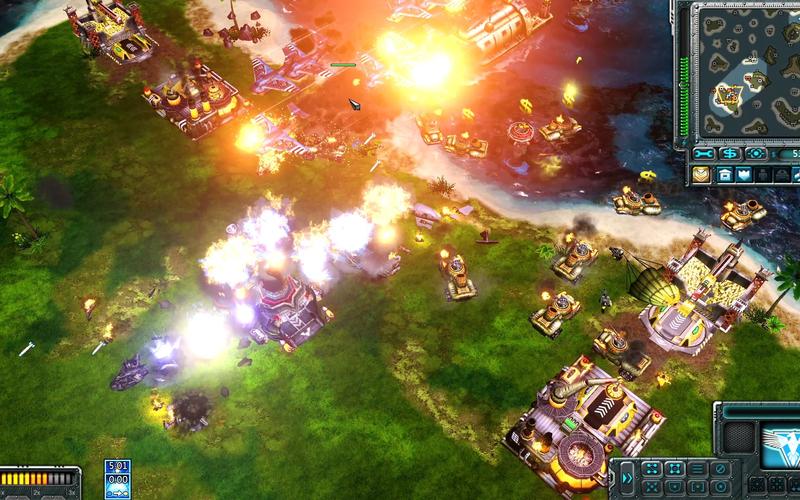Open the building-icon structures tab
800x500 pixels.
point(726,174)
